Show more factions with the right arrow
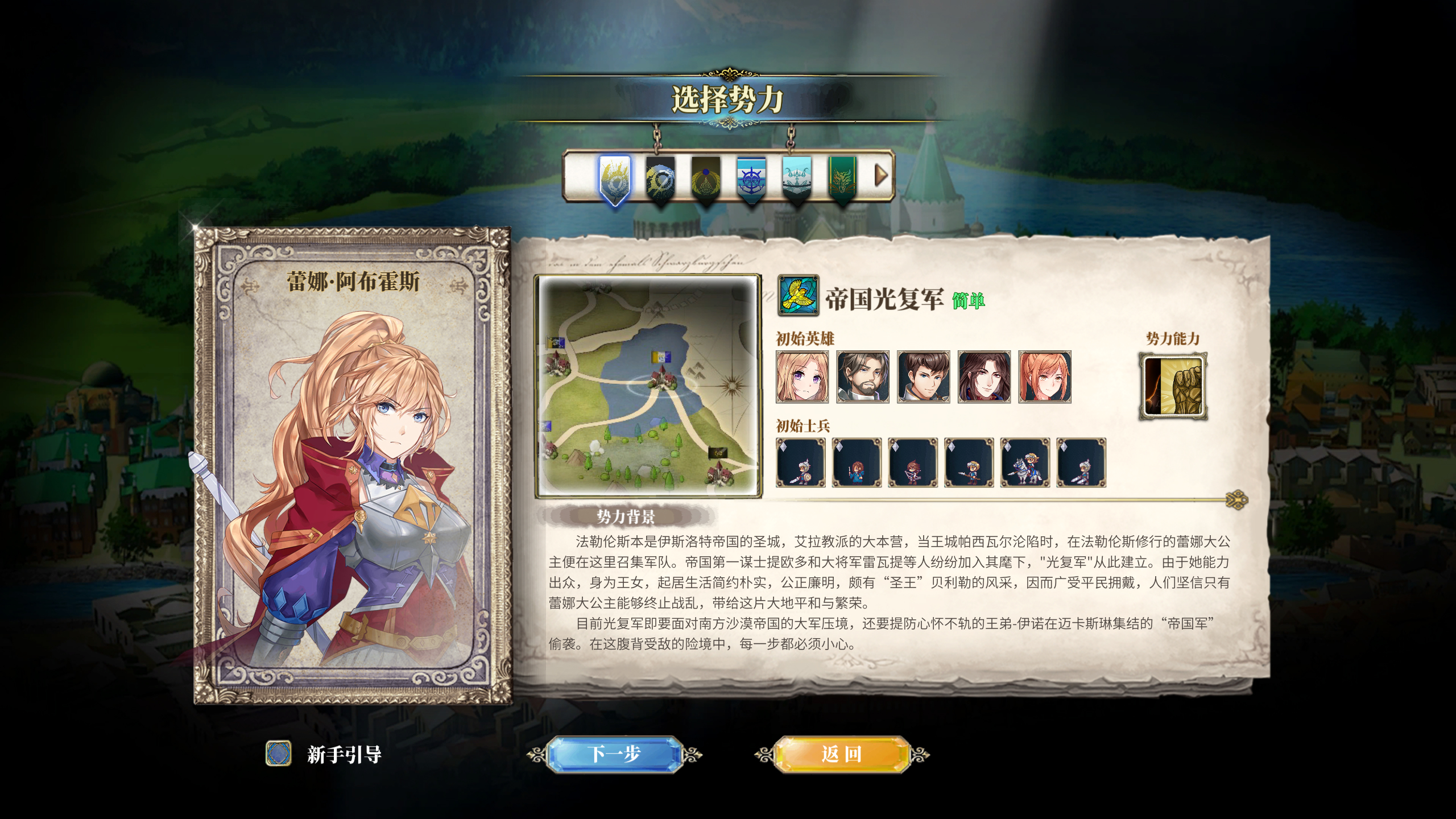The height and width of the screenshot is (819, 1456). click(x=880, y=175)
